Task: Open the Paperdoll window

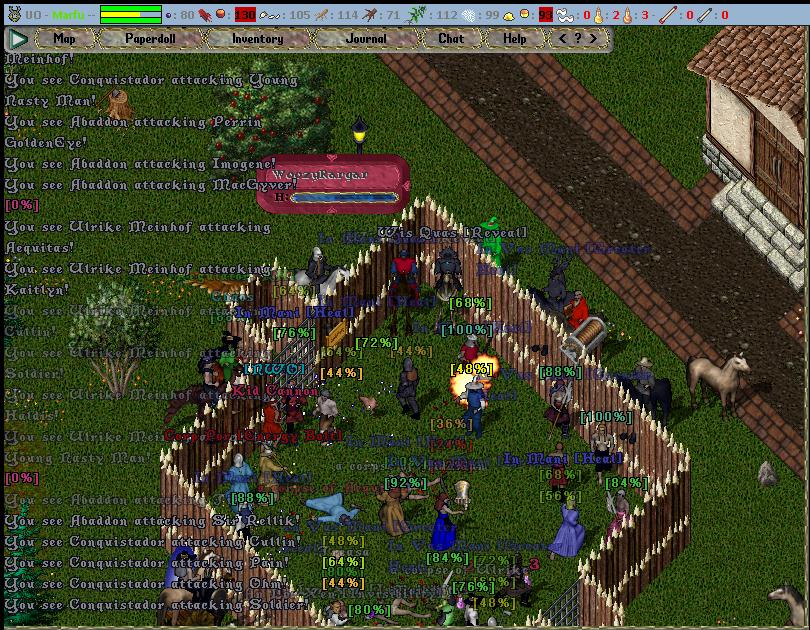Action: (149, 39)
